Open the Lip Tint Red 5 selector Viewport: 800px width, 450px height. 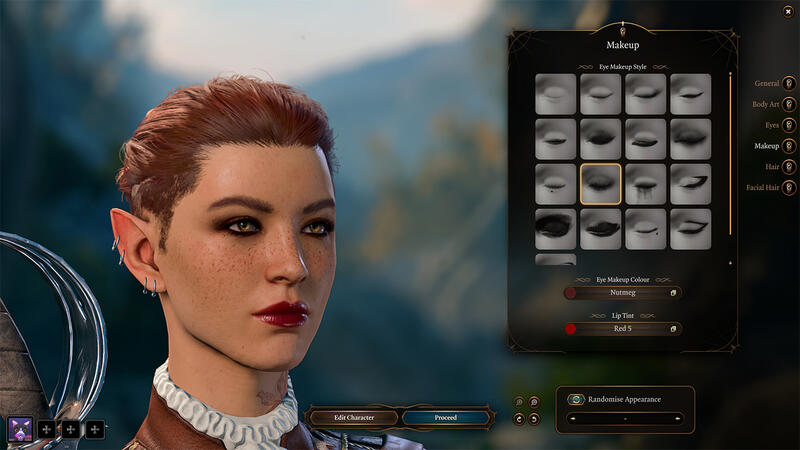[x=622, y=328]
